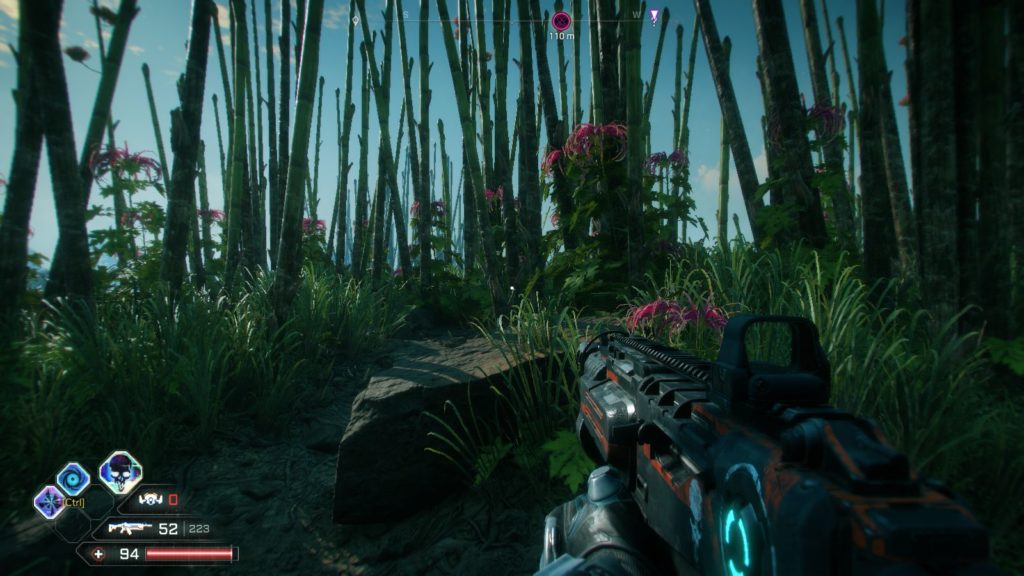Select the purple triangle marker on compass
This screenshot has width=1024, height=576.
click(x=653, y=16)
